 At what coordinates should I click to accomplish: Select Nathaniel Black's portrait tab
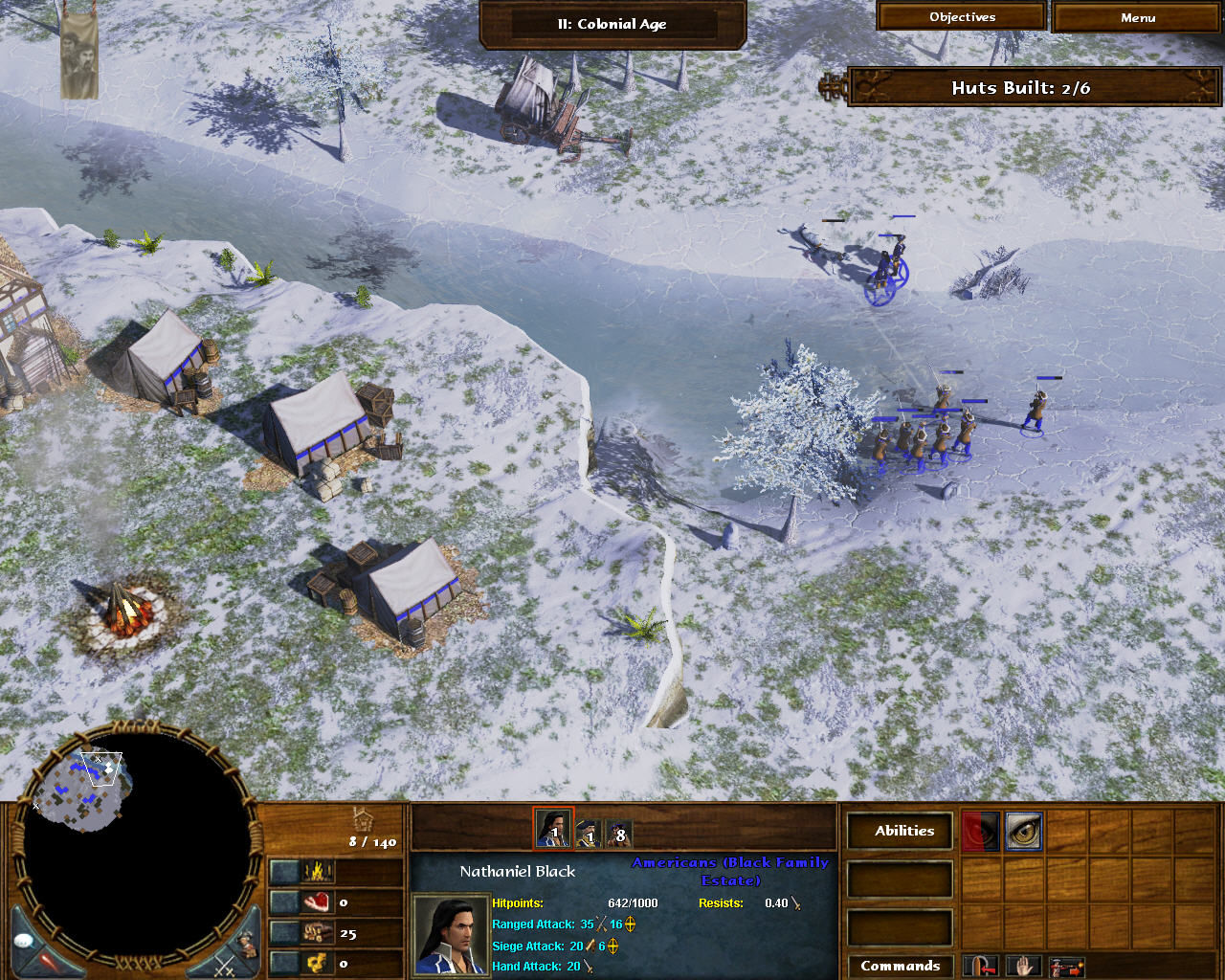point(553,831)
